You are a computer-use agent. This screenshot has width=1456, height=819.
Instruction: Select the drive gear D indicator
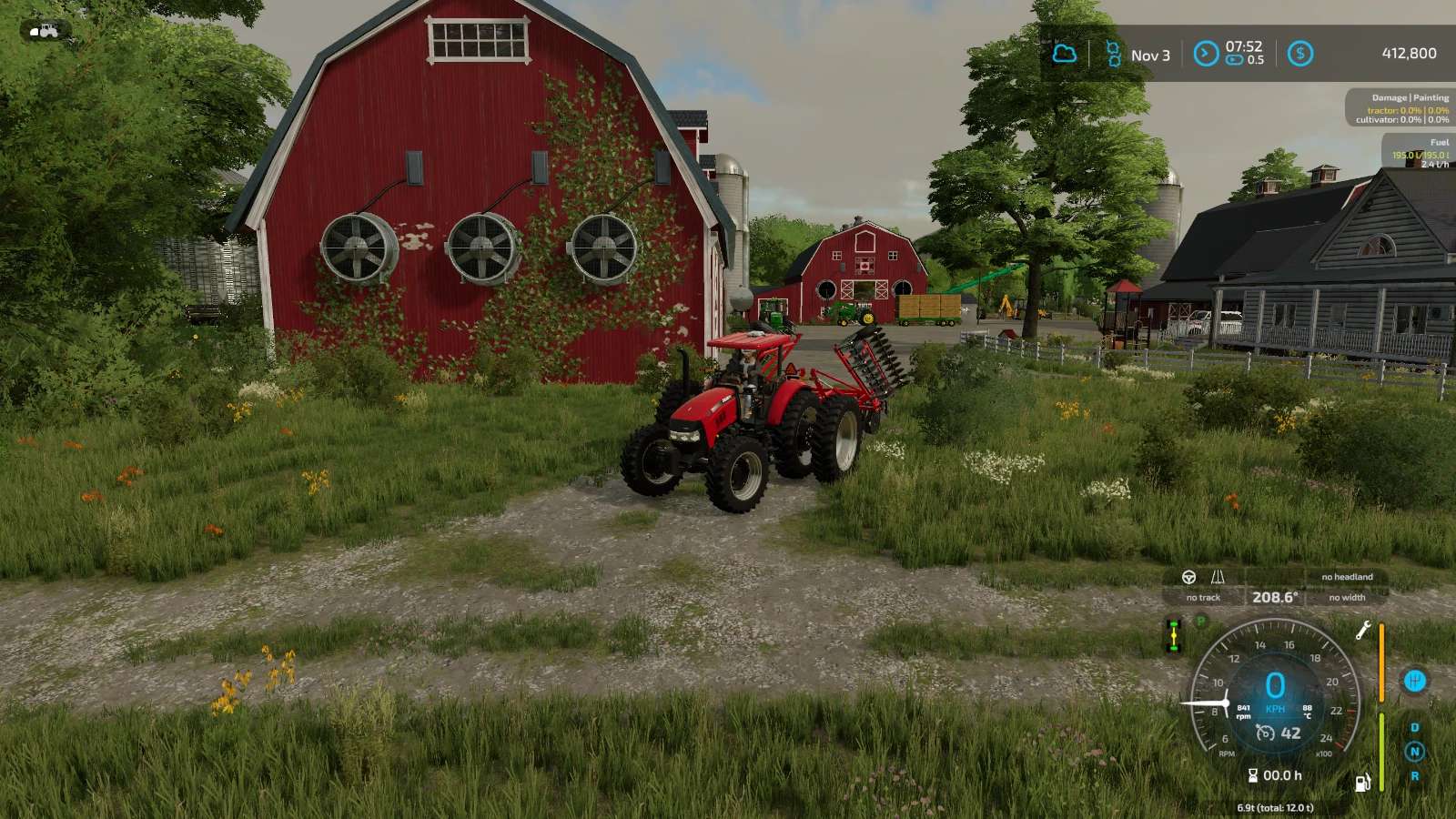click(x=1415, y=727)
